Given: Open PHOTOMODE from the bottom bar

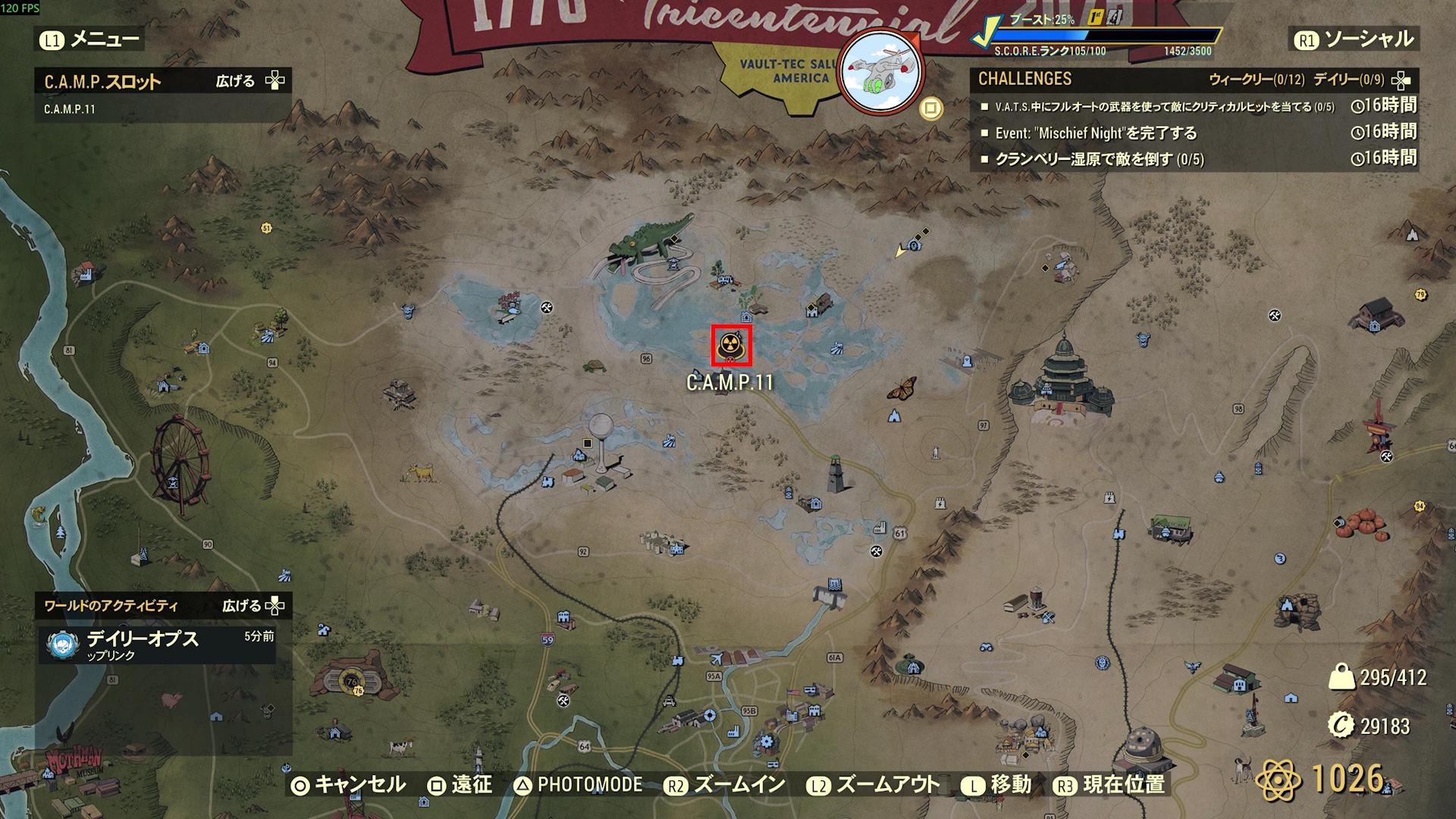Looking at the screenshot, I should (x=578, y=785).
